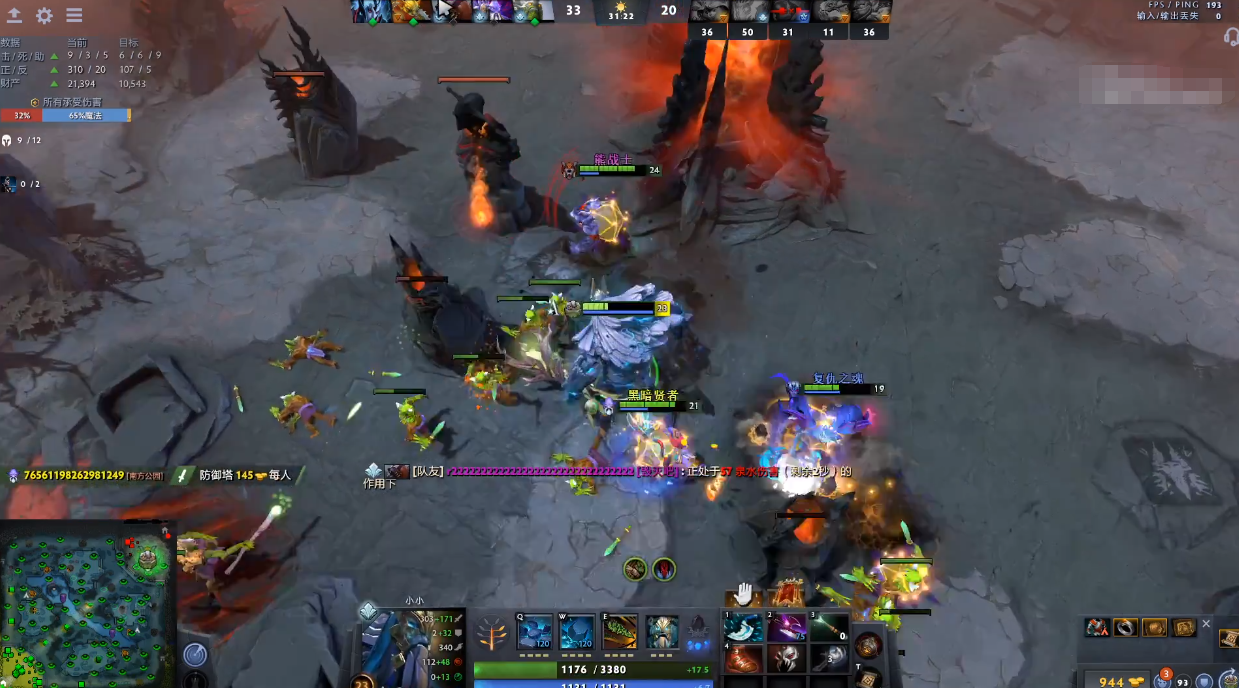The width and height of the screenshot is (1239, 688).
Task: Open the settings gear menu
Action: pyautogui.click(x=45, y=16)
